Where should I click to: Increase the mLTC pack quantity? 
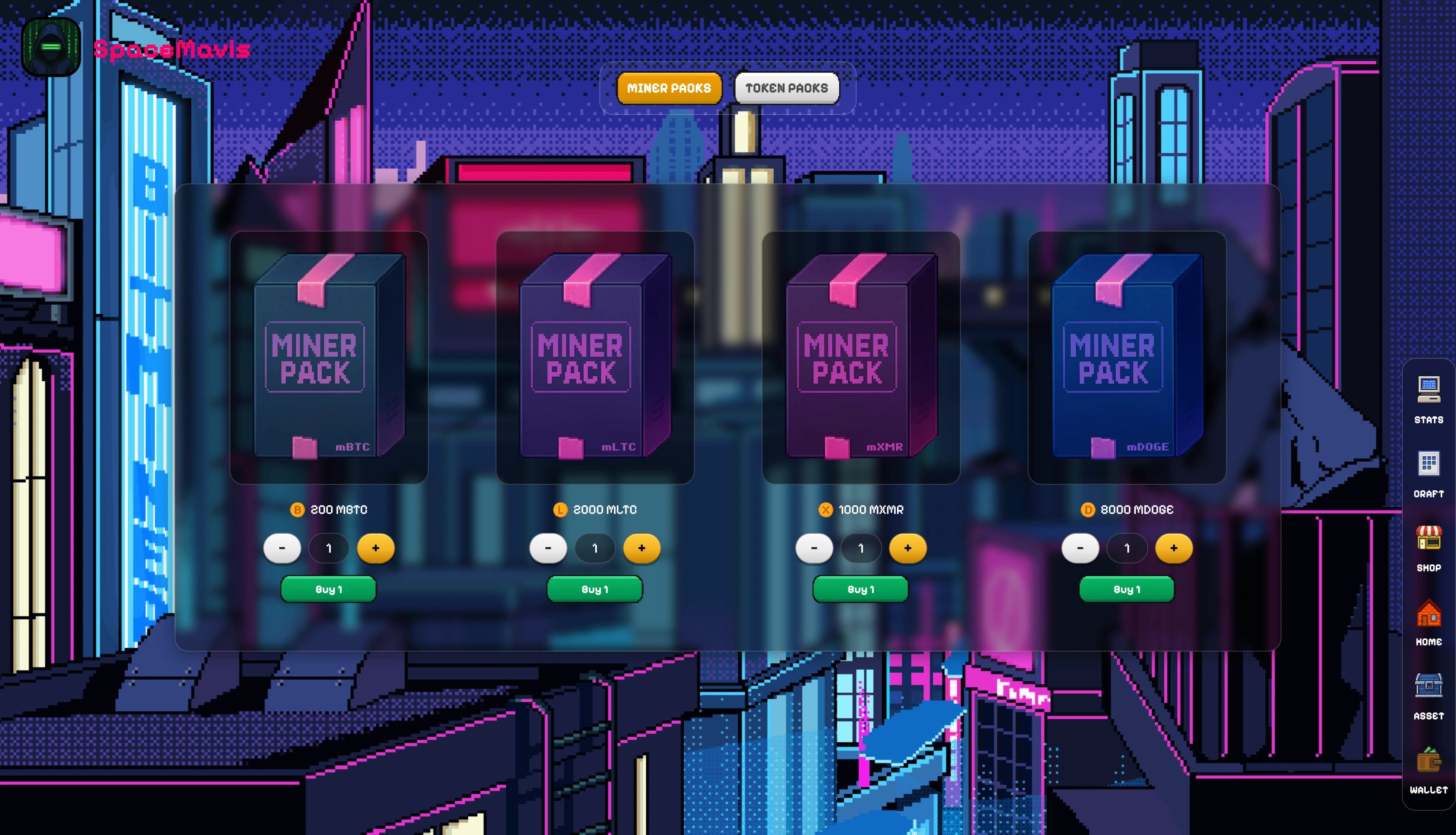click(x=642, y=548)
